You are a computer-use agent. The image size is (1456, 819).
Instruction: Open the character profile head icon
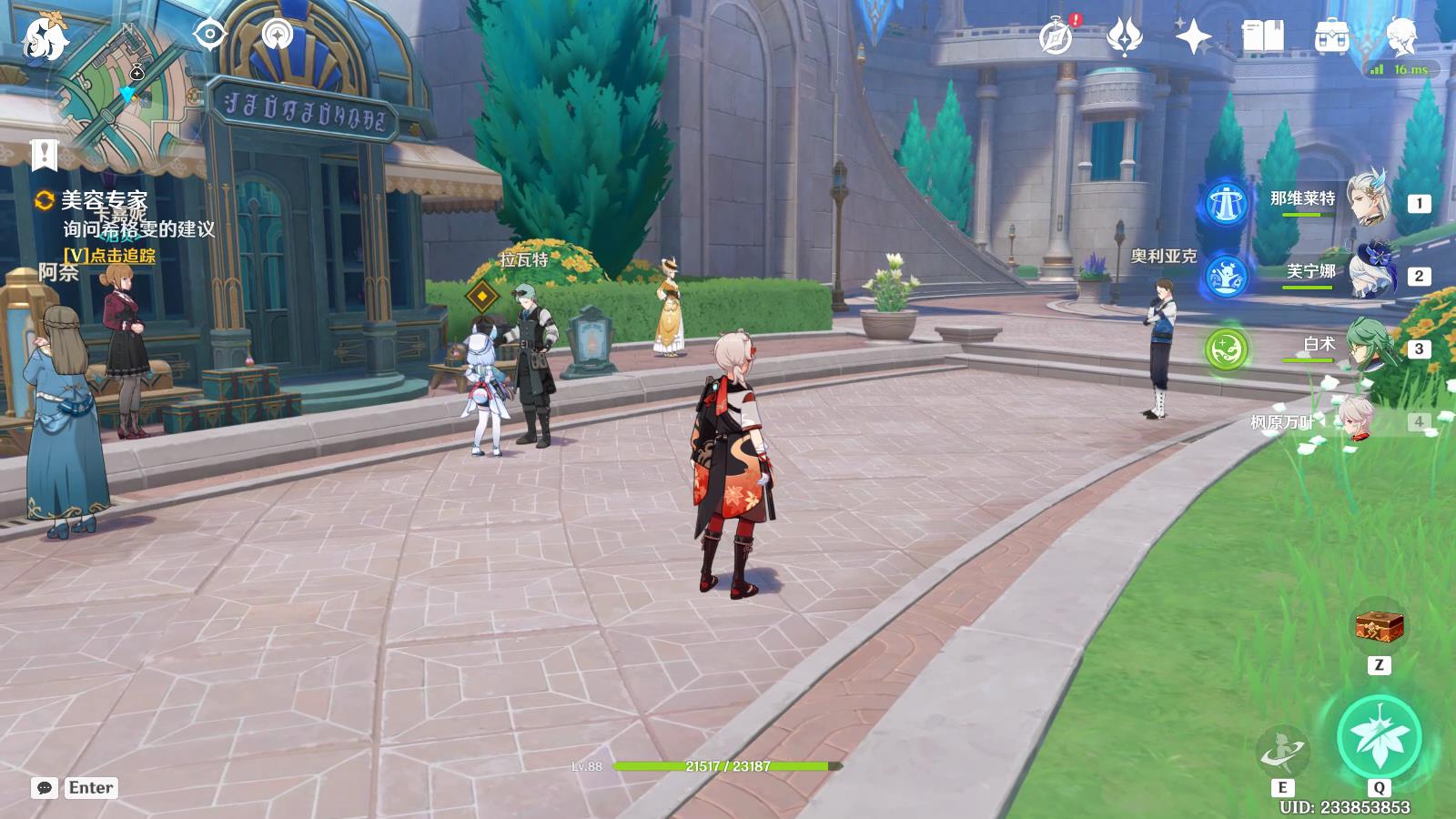point(1400,37)
